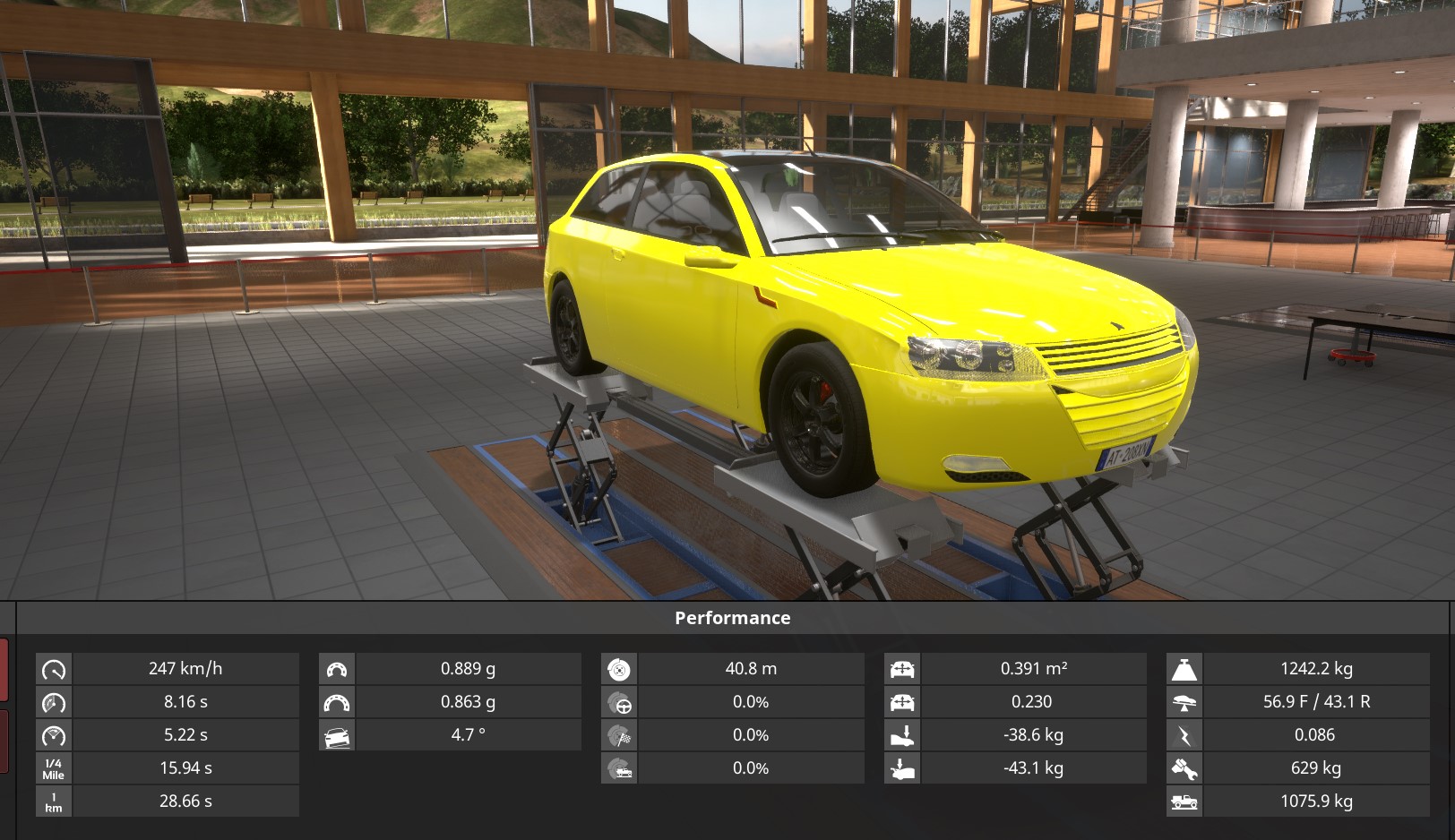The height and width of the screenshot is (840, 1455).
Task: Click the vehicle weight icon
Action: tap(1184, 669)
